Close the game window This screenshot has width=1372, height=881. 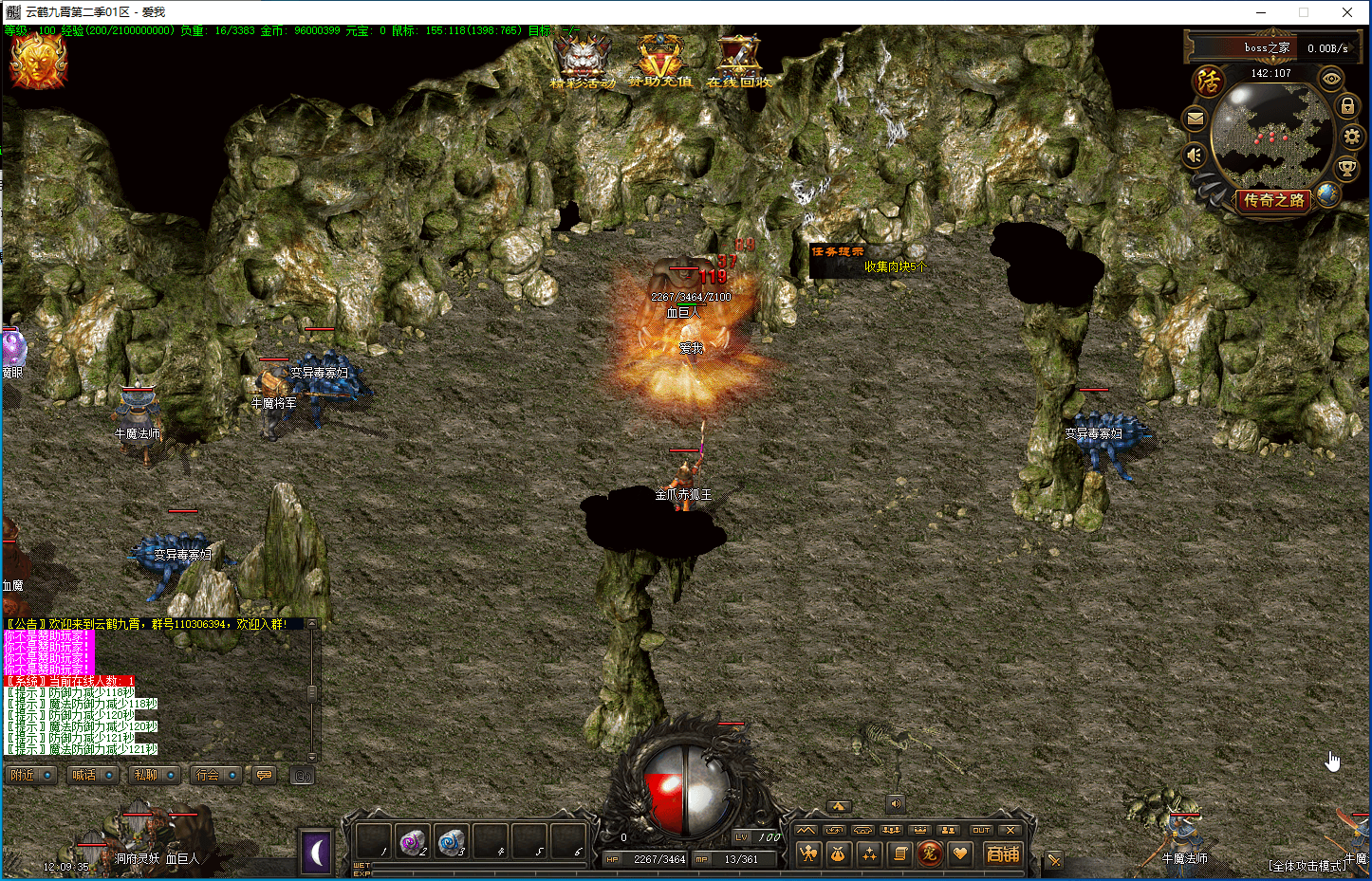[1347, 12]
